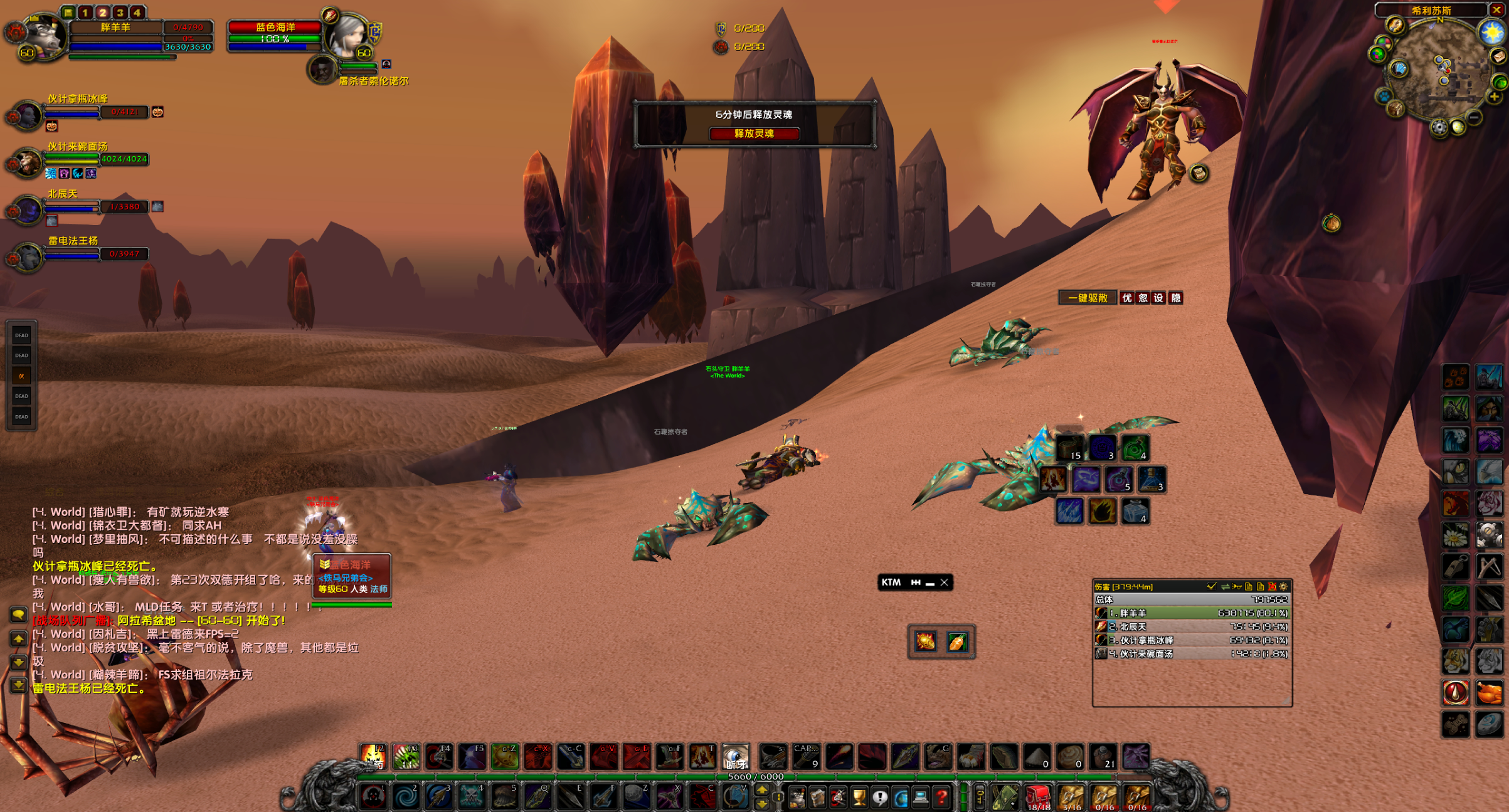Open the mail envelope icon by the minimap
The width and height of the screenshot is (1509, 812).
[x=1498, y=56]
